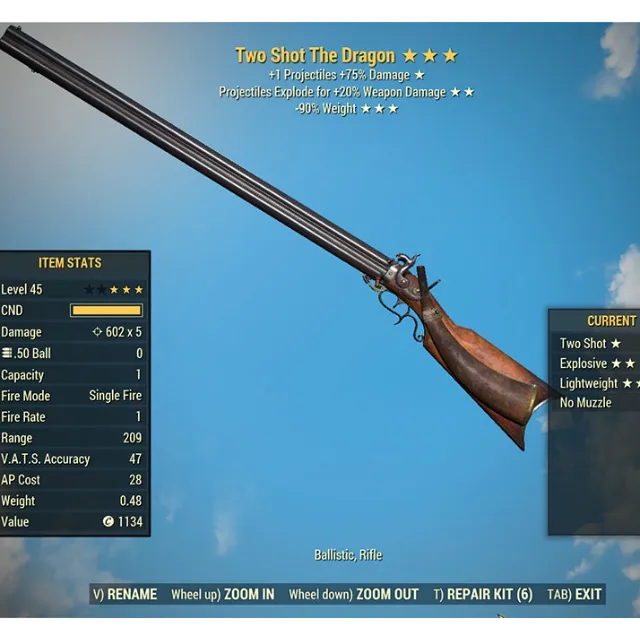Exit the weapon inspect screen

pos(574,594)
